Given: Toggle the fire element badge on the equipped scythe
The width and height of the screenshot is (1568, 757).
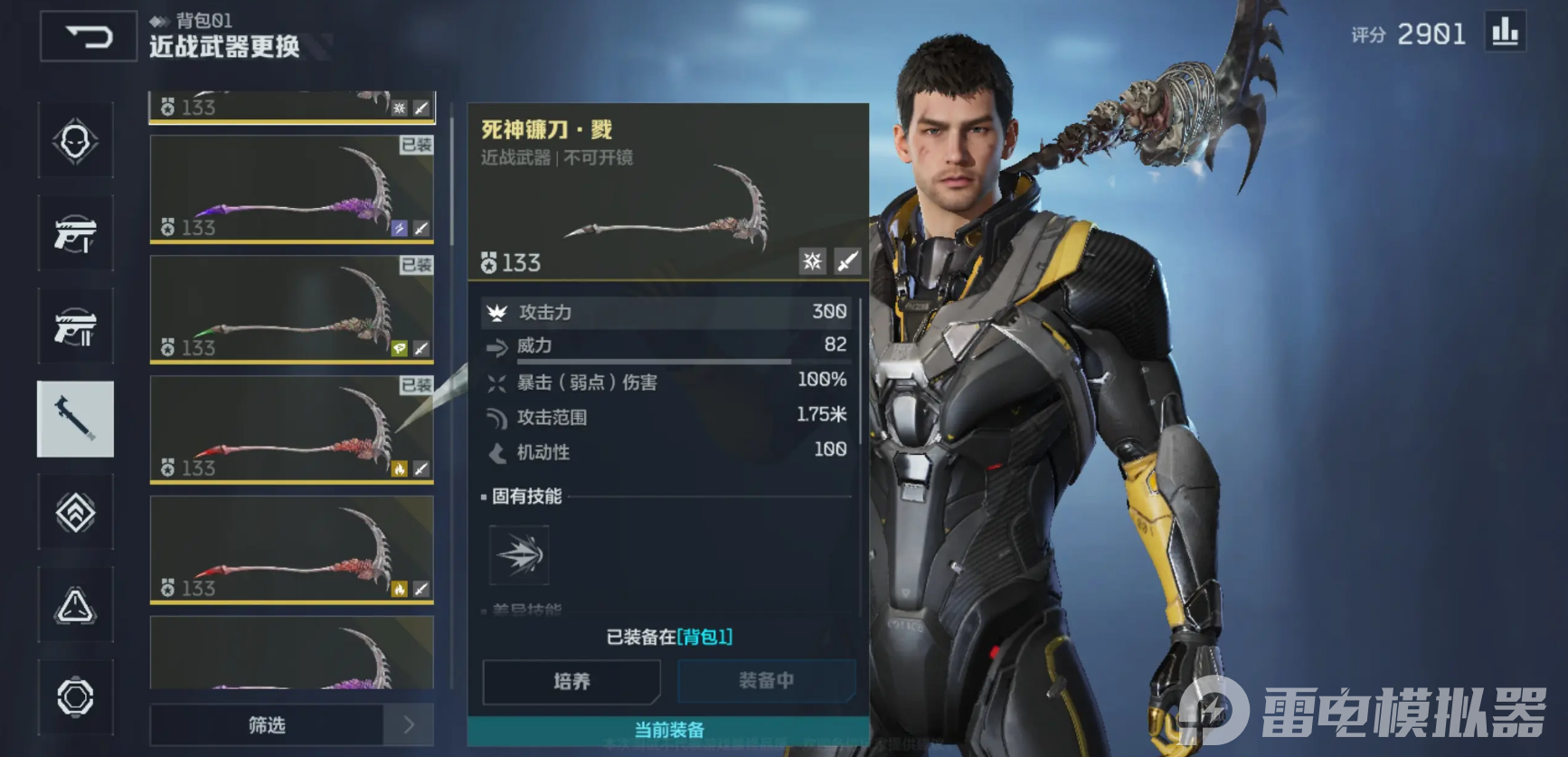Looking at the screenshot, I should click(x=398, y=468).
